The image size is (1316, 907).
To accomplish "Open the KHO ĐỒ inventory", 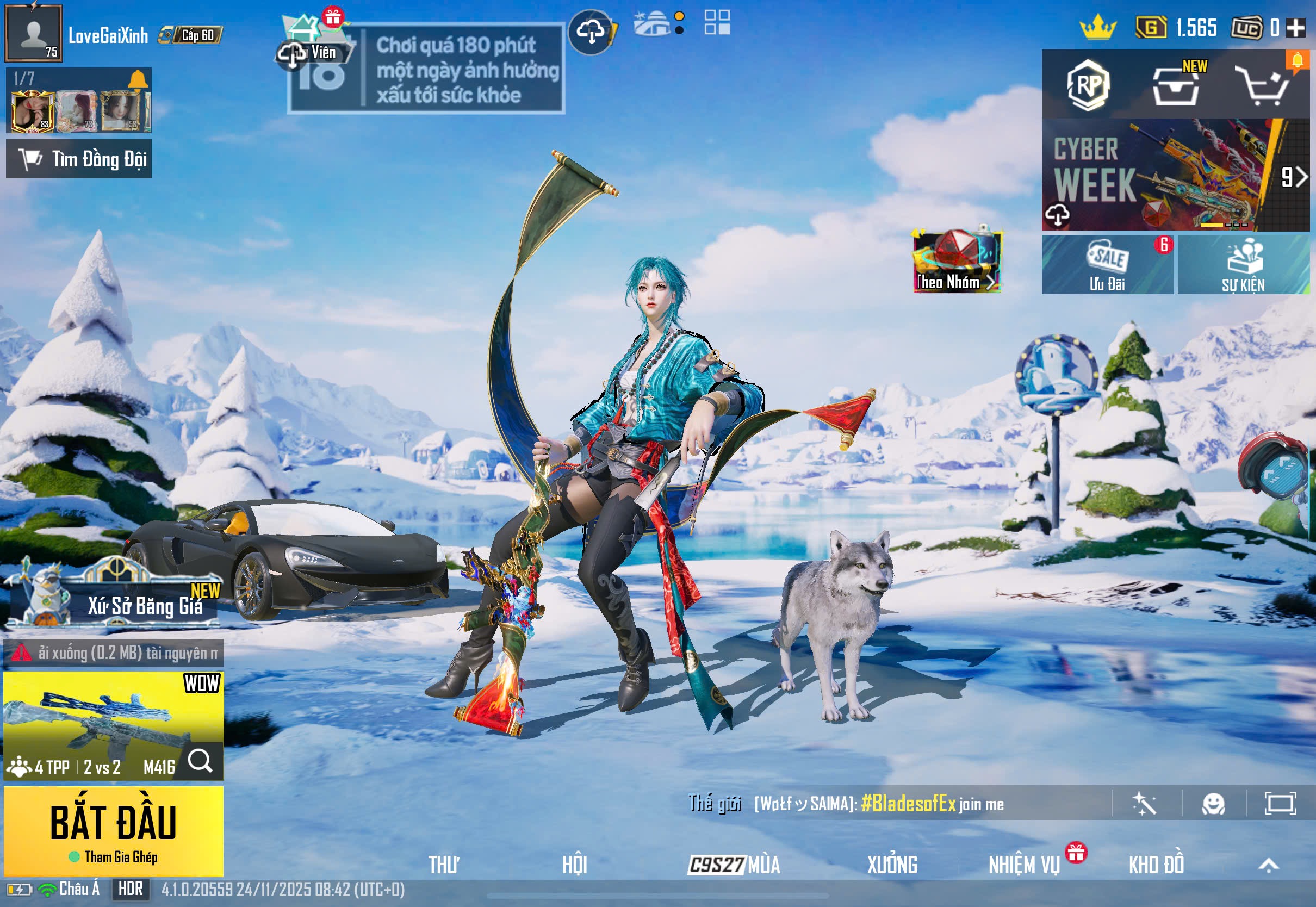I will click(x=1156, y=865).
